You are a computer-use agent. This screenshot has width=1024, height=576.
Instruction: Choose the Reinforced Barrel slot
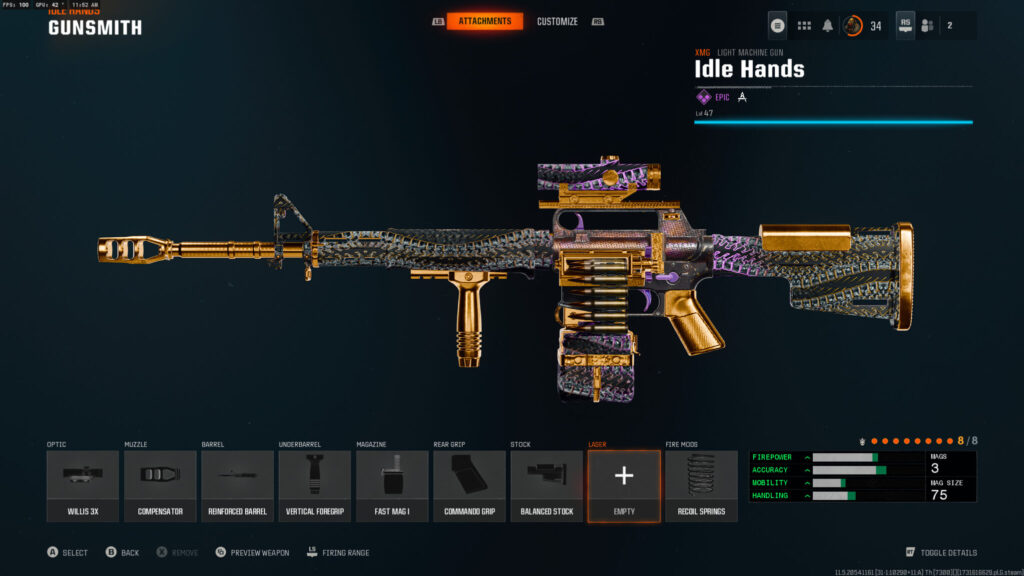pyautogui.click(x=237, y=486)
